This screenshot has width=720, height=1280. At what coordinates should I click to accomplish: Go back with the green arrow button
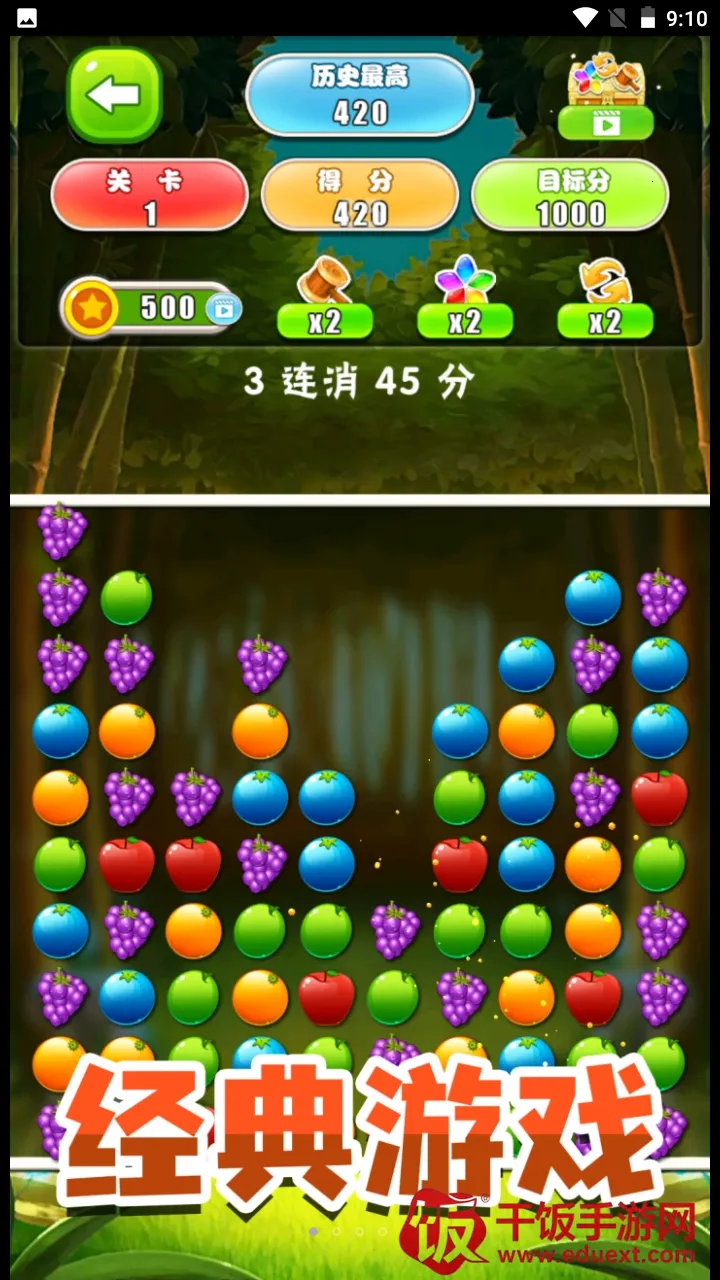[x=114, y=95]
